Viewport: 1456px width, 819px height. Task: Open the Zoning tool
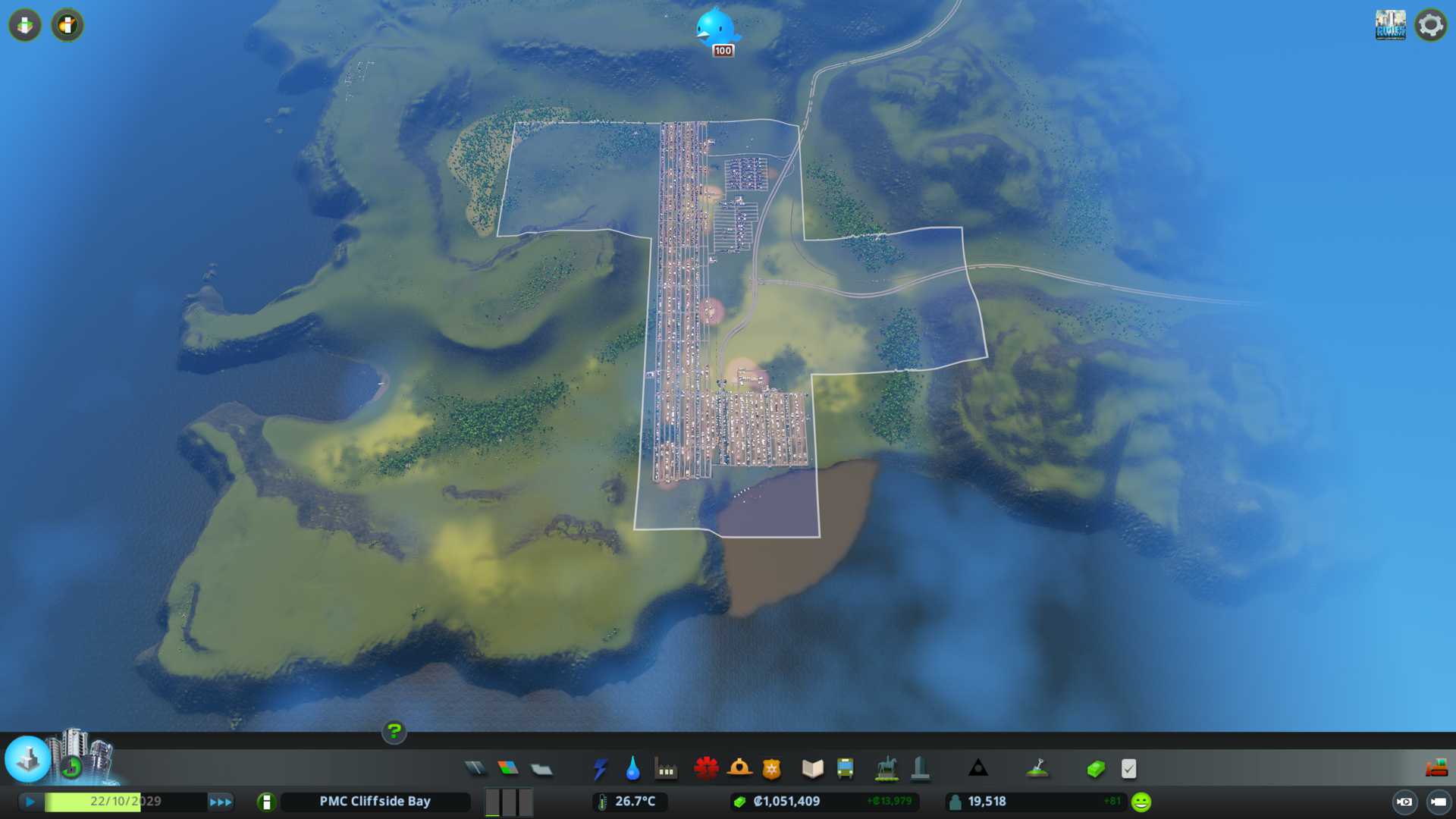(508, 769)
